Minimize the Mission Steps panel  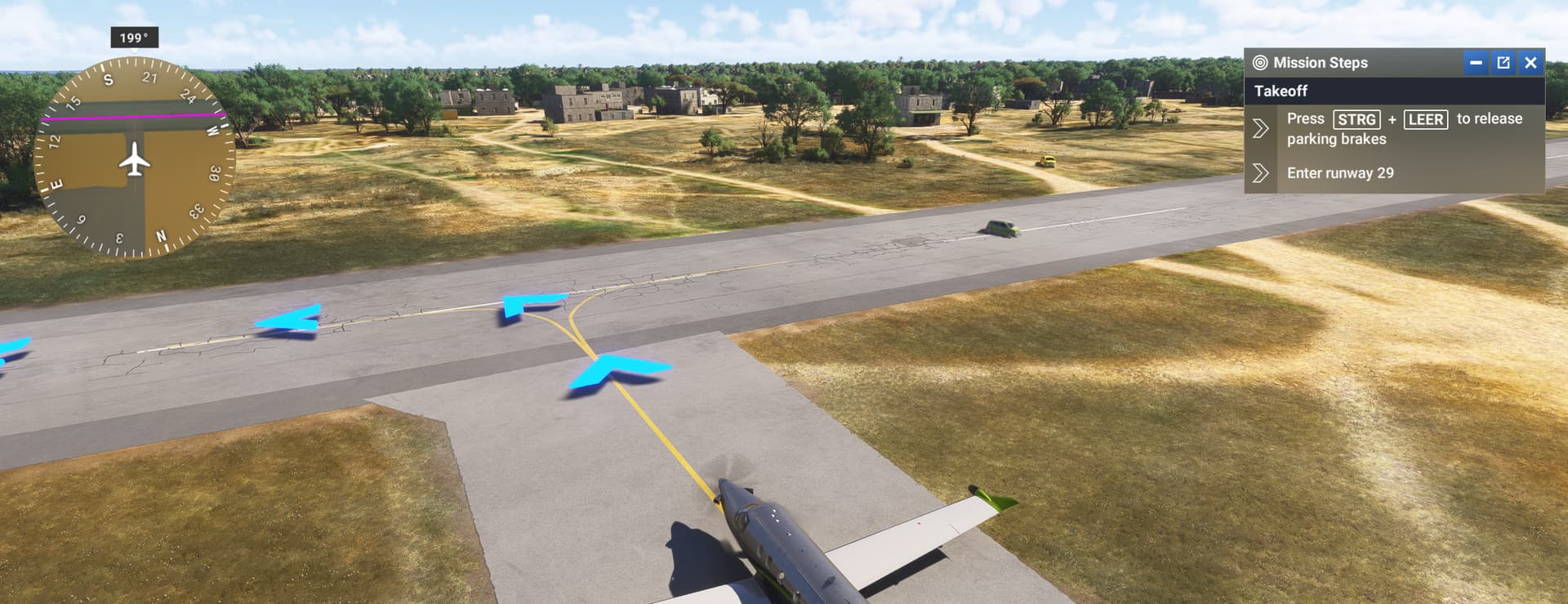click(1476, 63)
